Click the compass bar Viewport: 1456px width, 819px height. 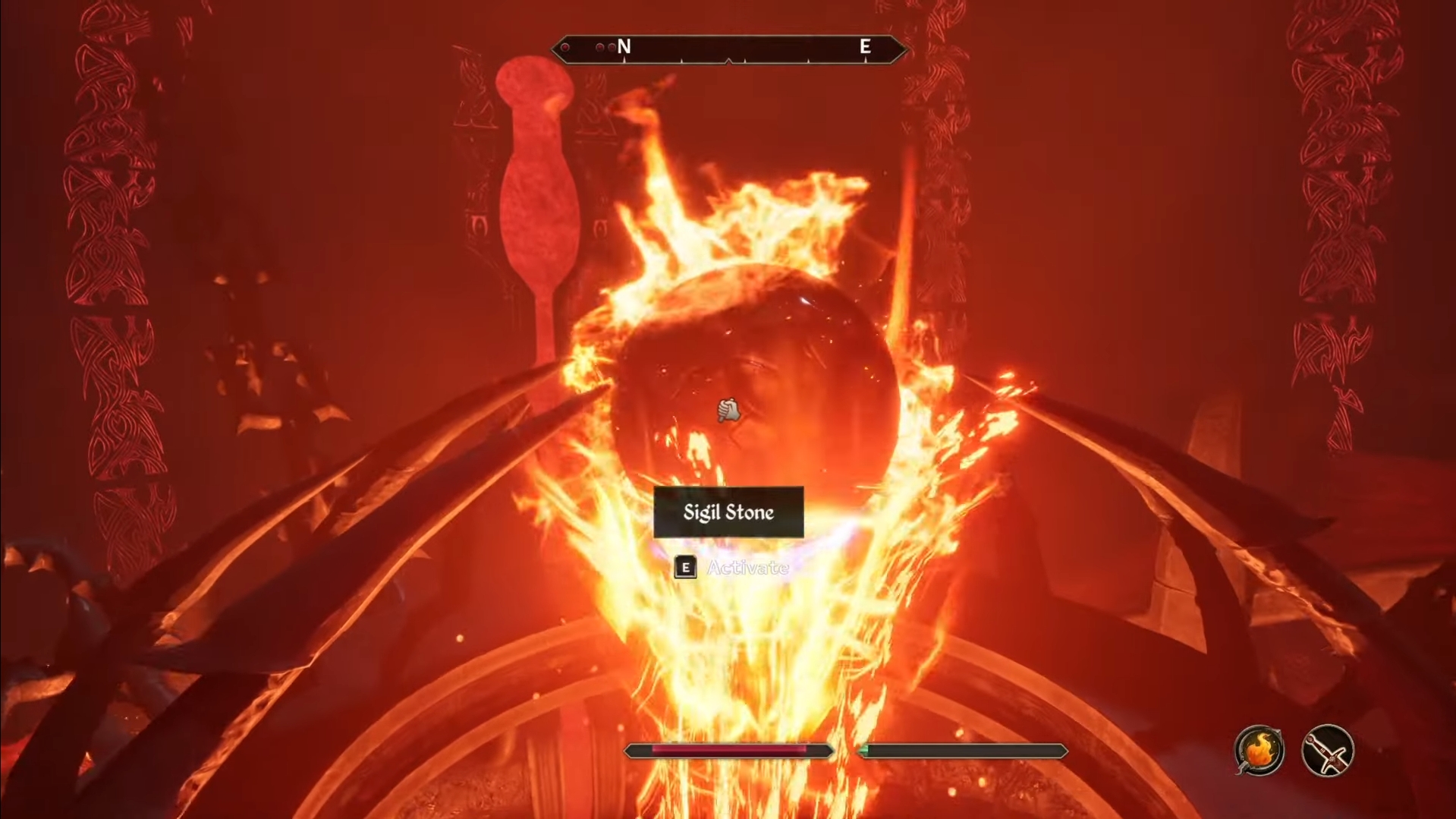728,49
